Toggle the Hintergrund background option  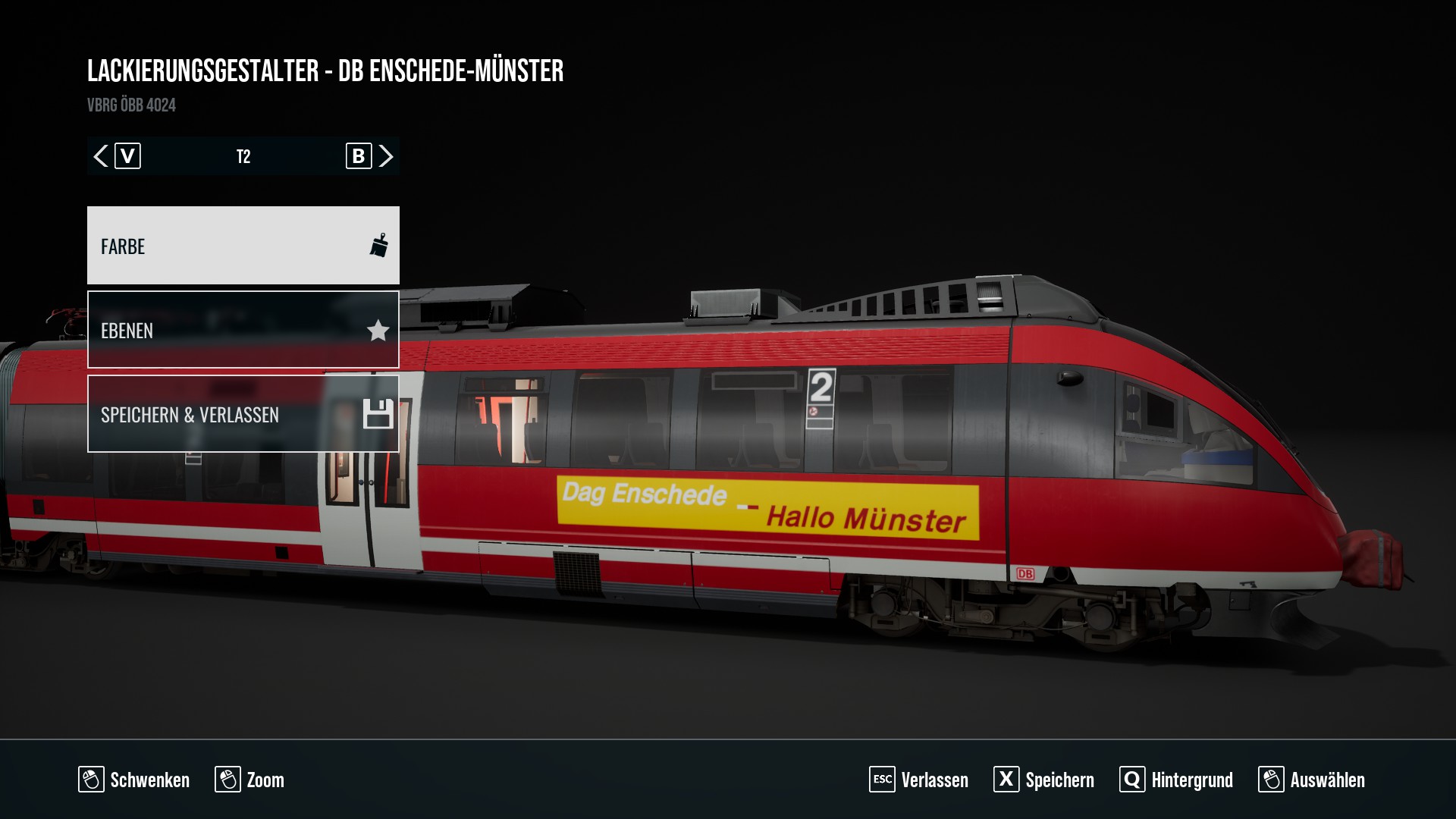tap(1176, 780)
